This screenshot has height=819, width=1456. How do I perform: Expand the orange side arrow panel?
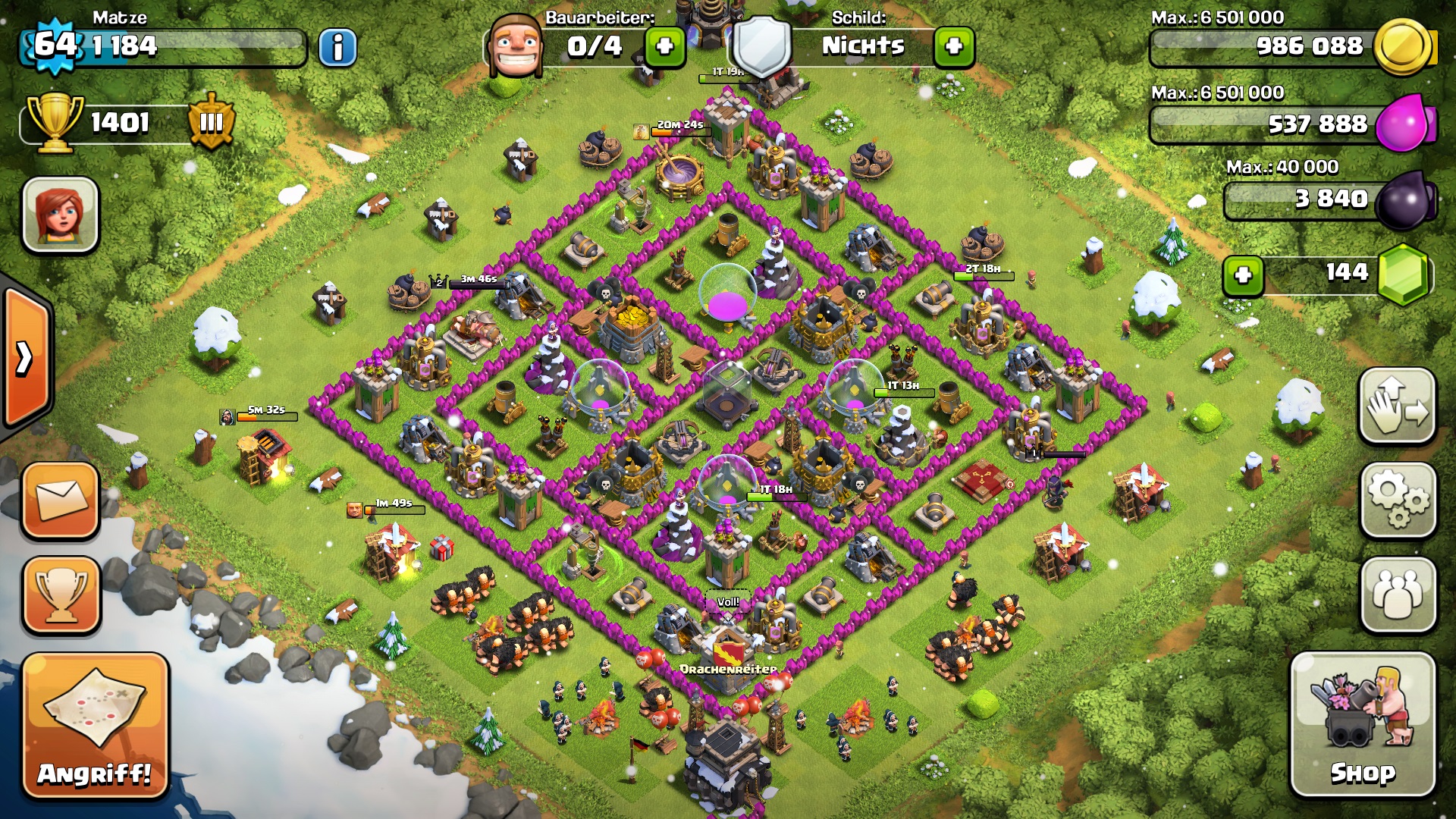coord(26,358)
